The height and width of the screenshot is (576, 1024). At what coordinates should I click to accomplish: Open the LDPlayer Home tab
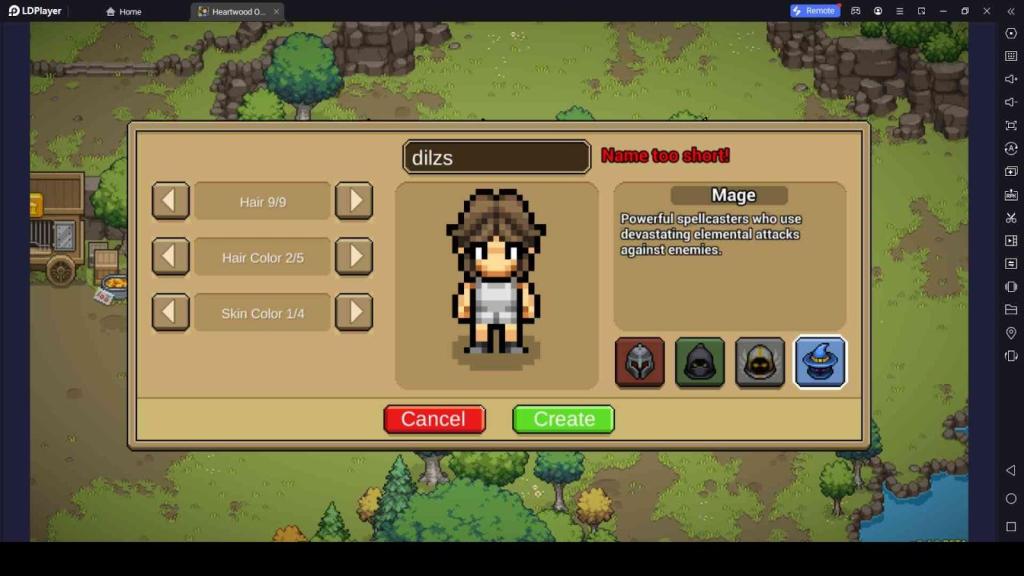coord(124,11)
